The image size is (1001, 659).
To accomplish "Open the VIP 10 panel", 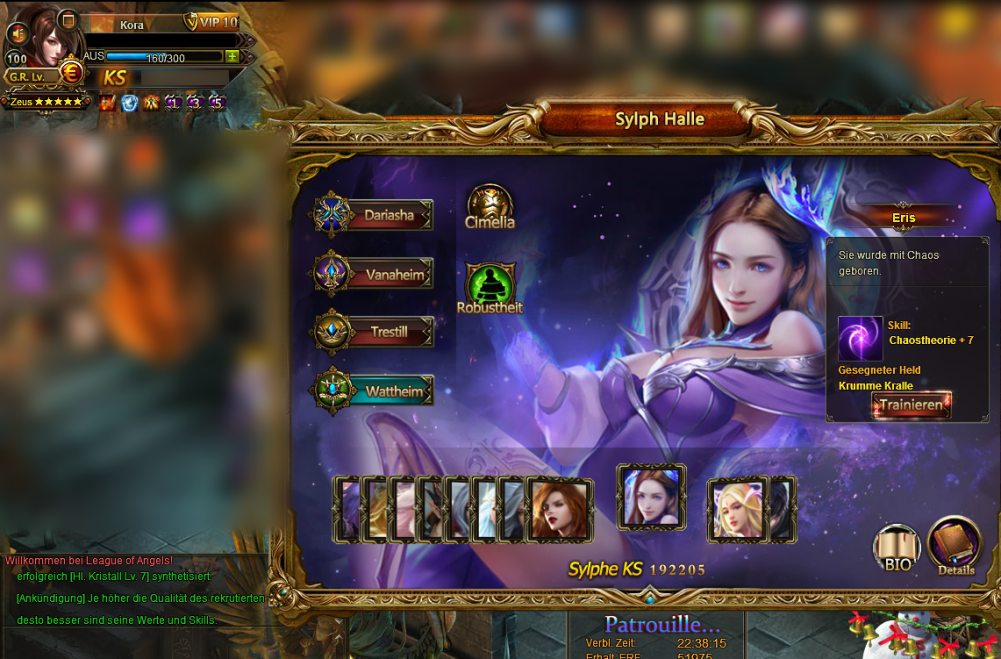I will (212, 22).
